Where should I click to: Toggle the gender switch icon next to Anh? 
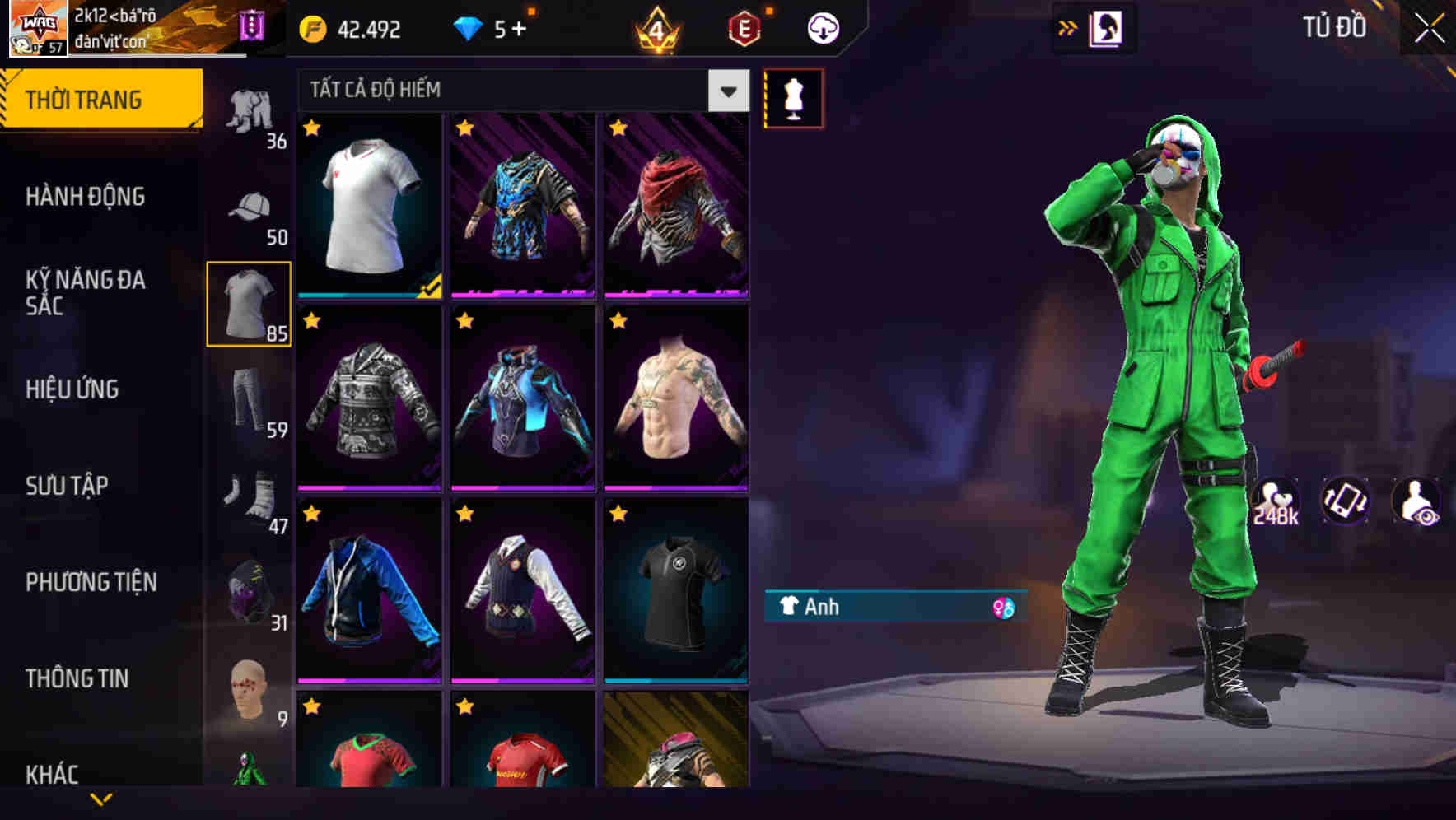[1004, 607]
